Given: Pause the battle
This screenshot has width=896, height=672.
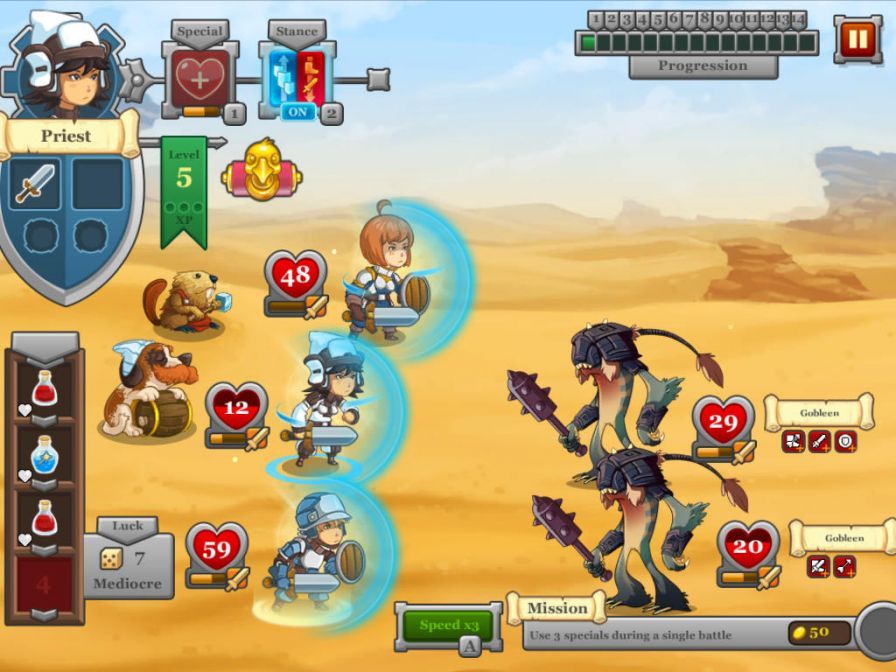Looking at the screenshot, I should [x=857, y=40].
